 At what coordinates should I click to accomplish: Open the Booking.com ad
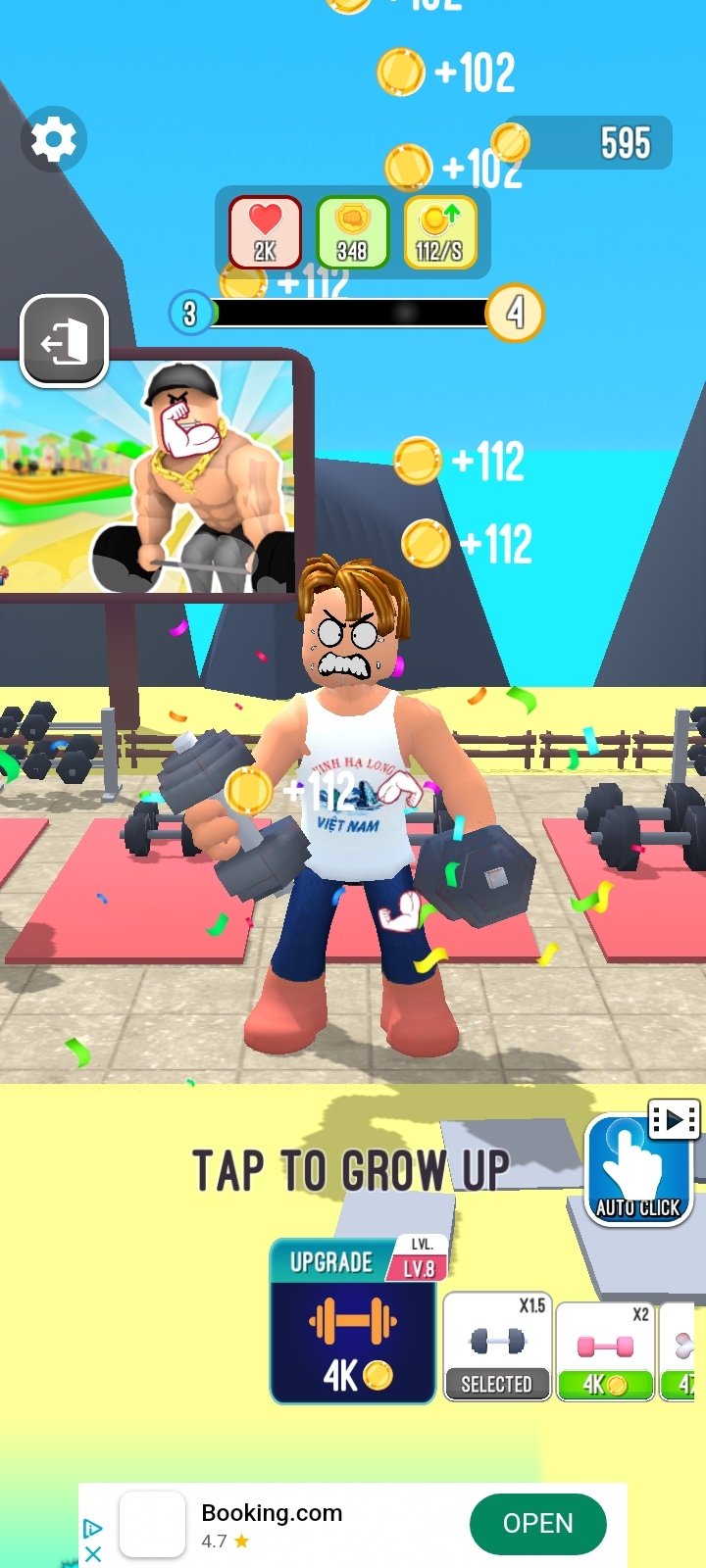[537, 1524]
